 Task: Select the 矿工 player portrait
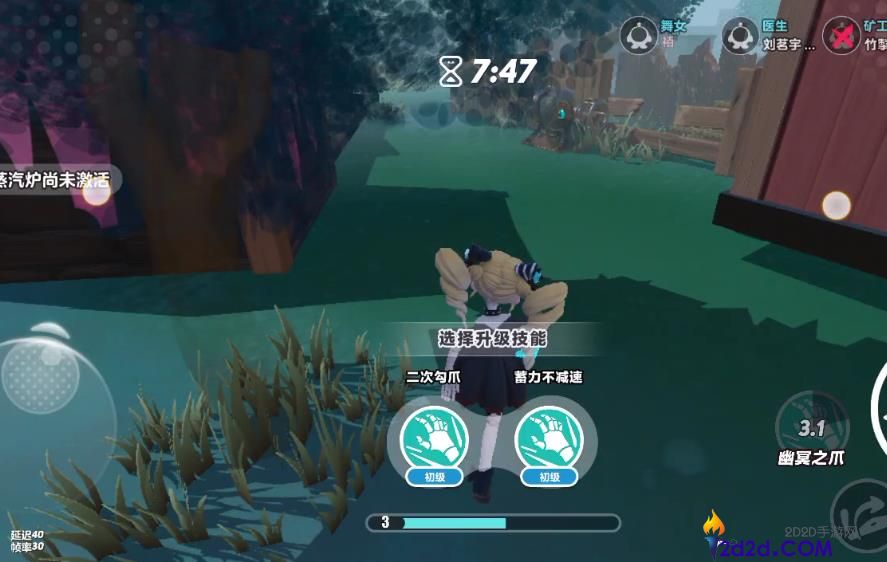pyautogui.click(x=841, y=36)
